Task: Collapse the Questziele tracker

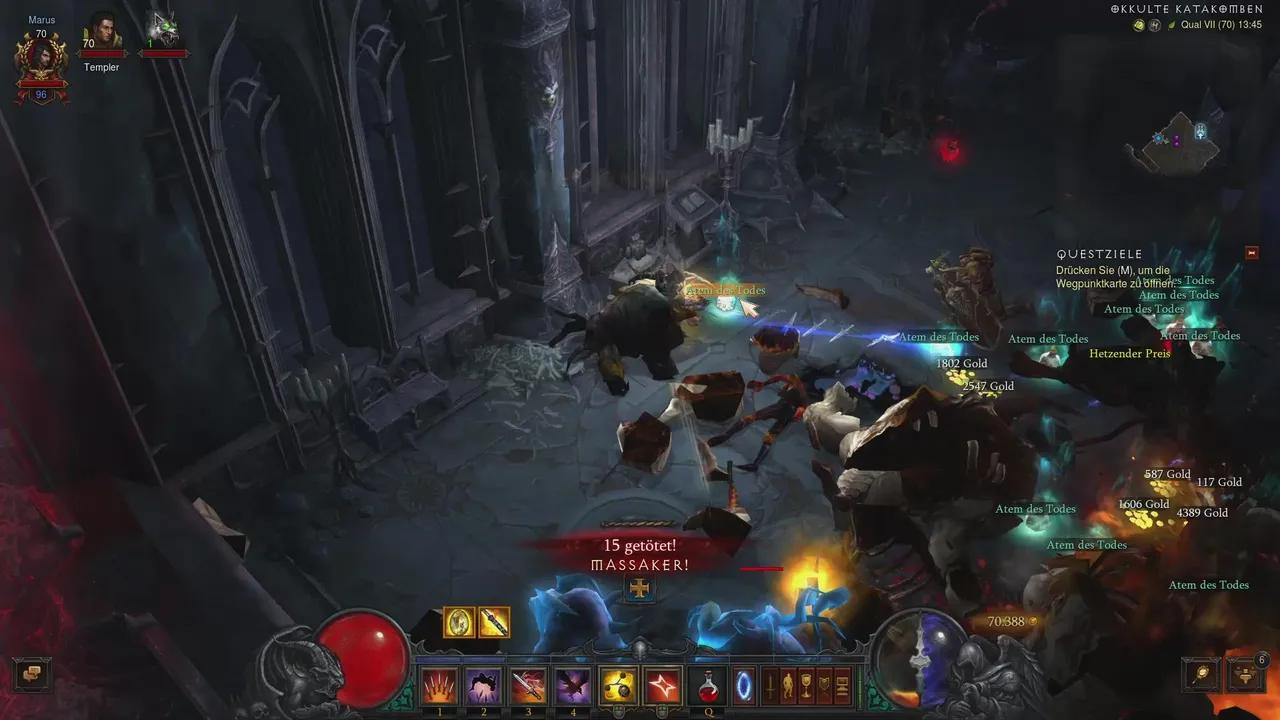Action: (1252, 253)
